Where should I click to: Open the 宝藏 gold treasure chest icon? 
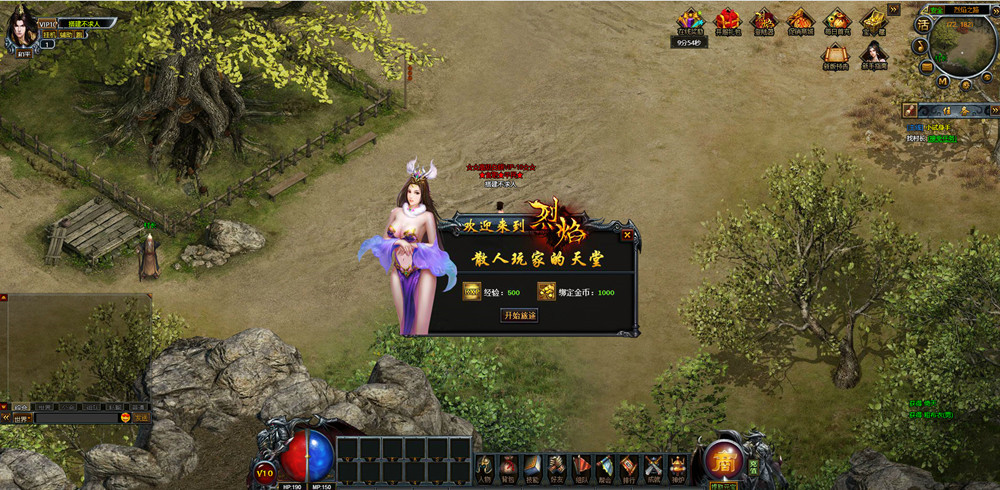tap(873, 21)
